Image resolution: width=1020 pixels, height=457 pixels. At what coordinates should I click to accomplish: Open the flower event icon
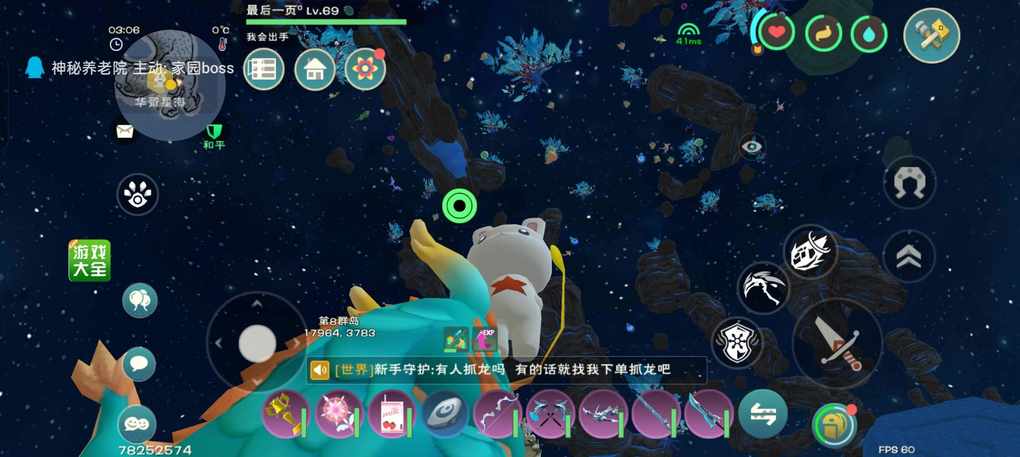click(x=365, y=69)
